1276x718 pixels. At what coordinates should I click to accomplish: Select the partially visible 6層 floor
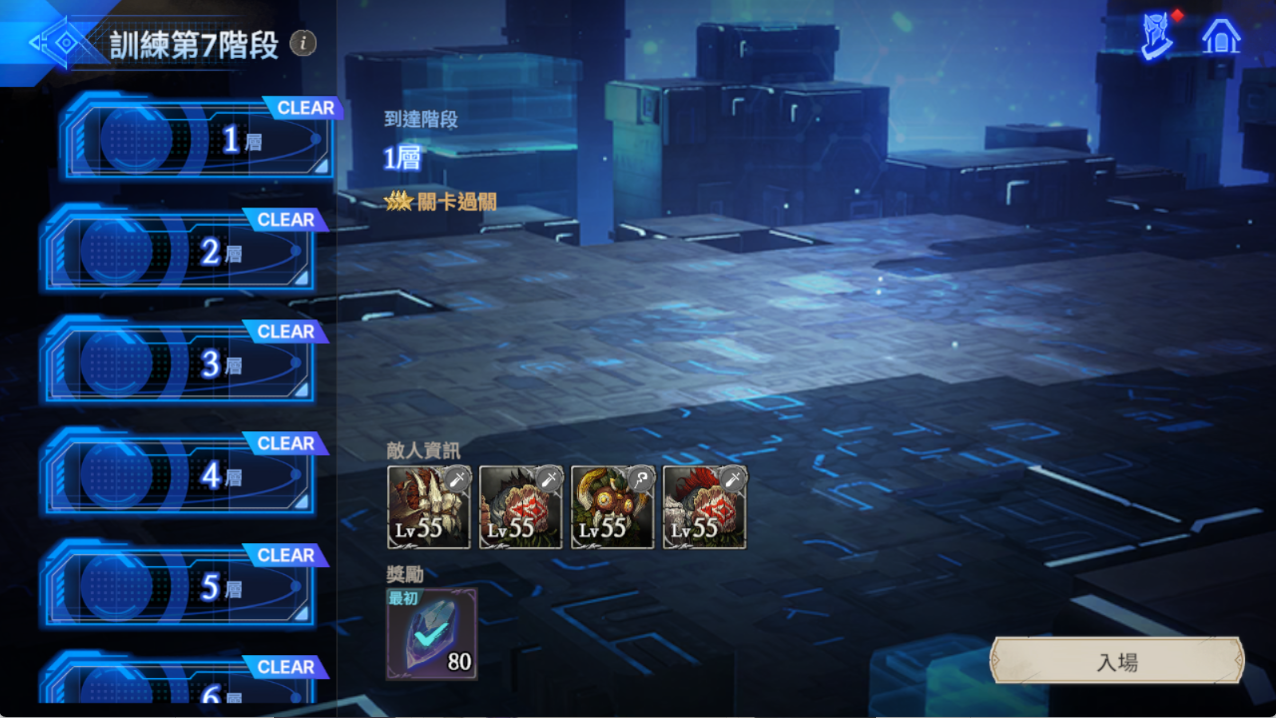180,684
